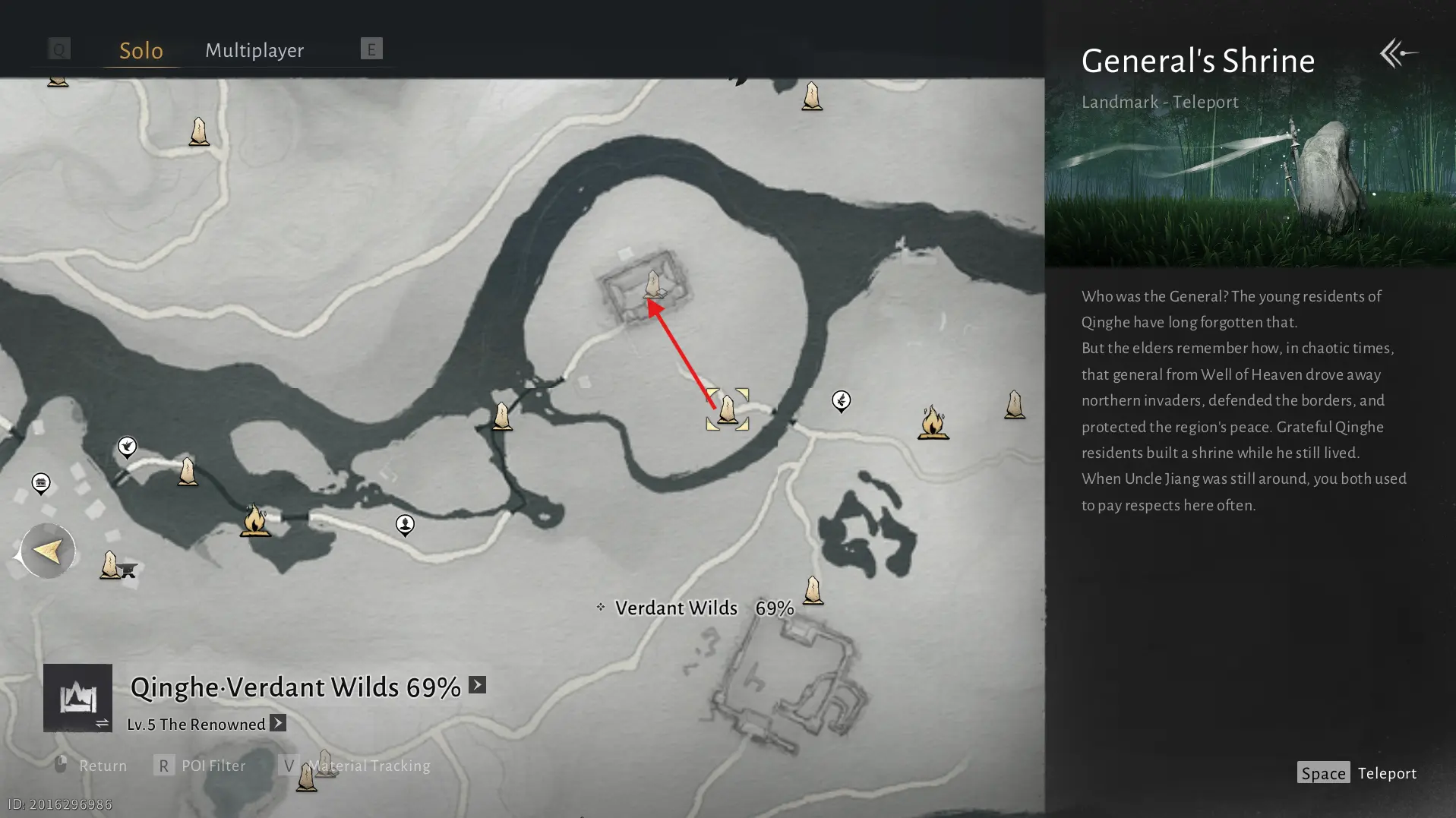Expand Lv.5 The Renowned details
Screen dimensions: 1456x818
(x=278, y=723)
